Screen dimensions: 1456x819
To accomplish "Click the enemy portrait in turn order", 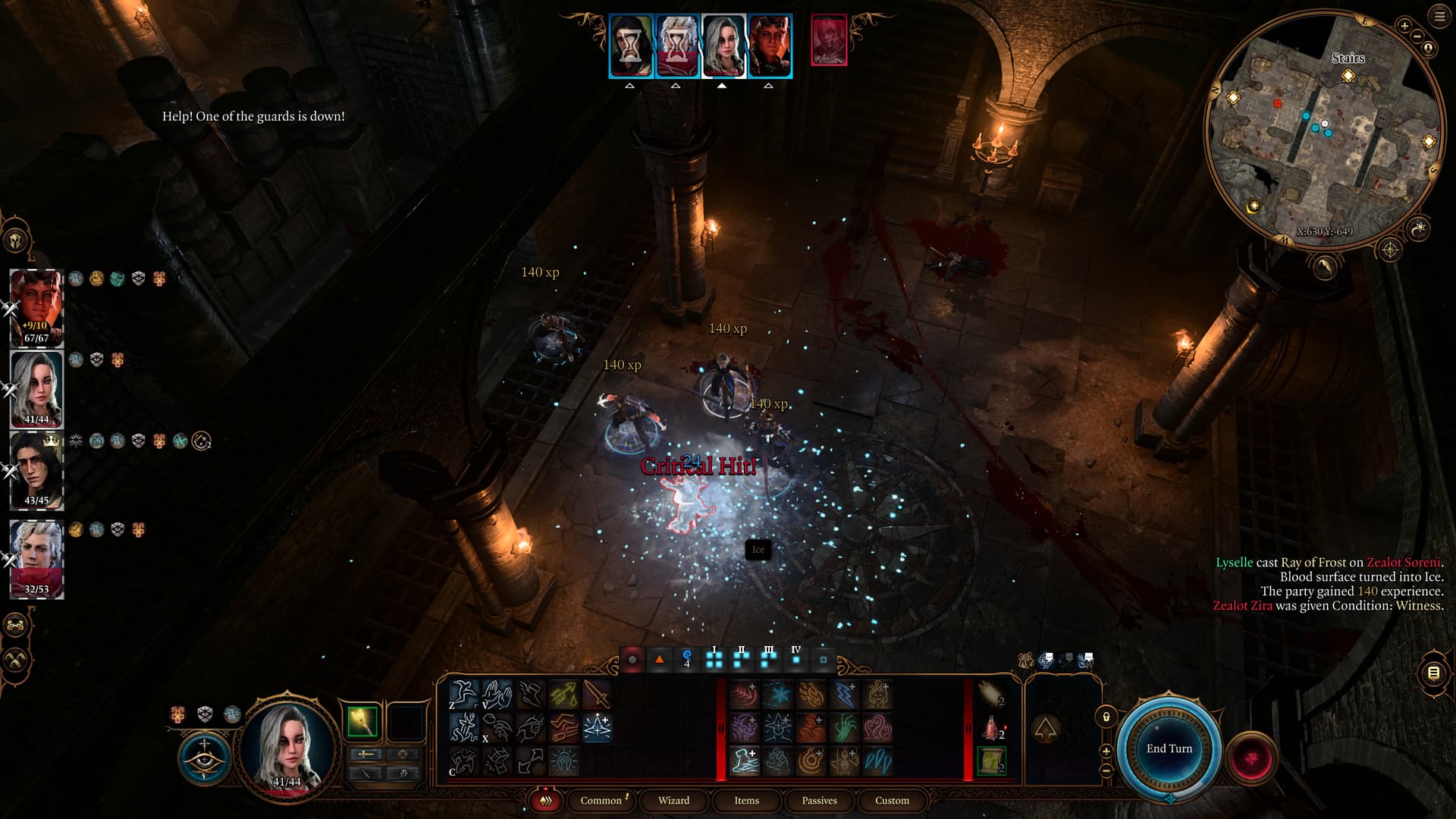I will pyautogui.click(x=828, y=40).
